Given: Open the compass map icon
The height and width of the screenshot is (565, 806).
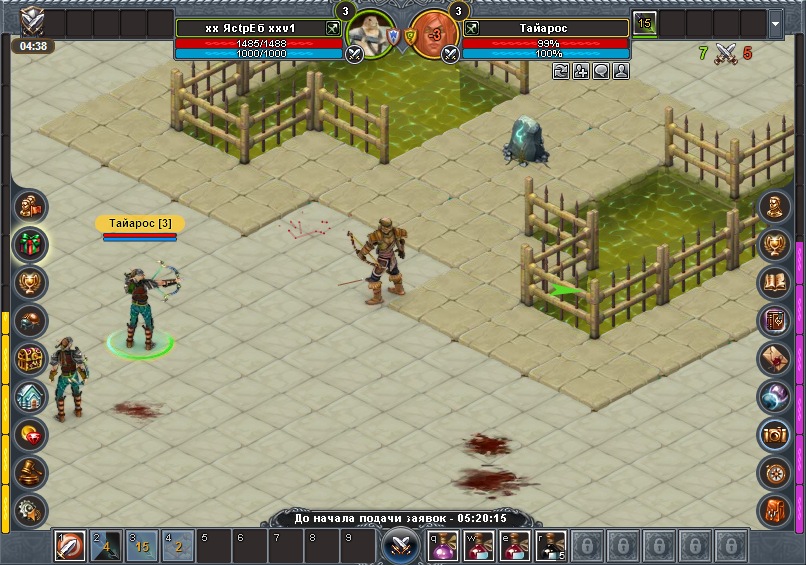Looking at the screenshot, I should tap(775, 472).
